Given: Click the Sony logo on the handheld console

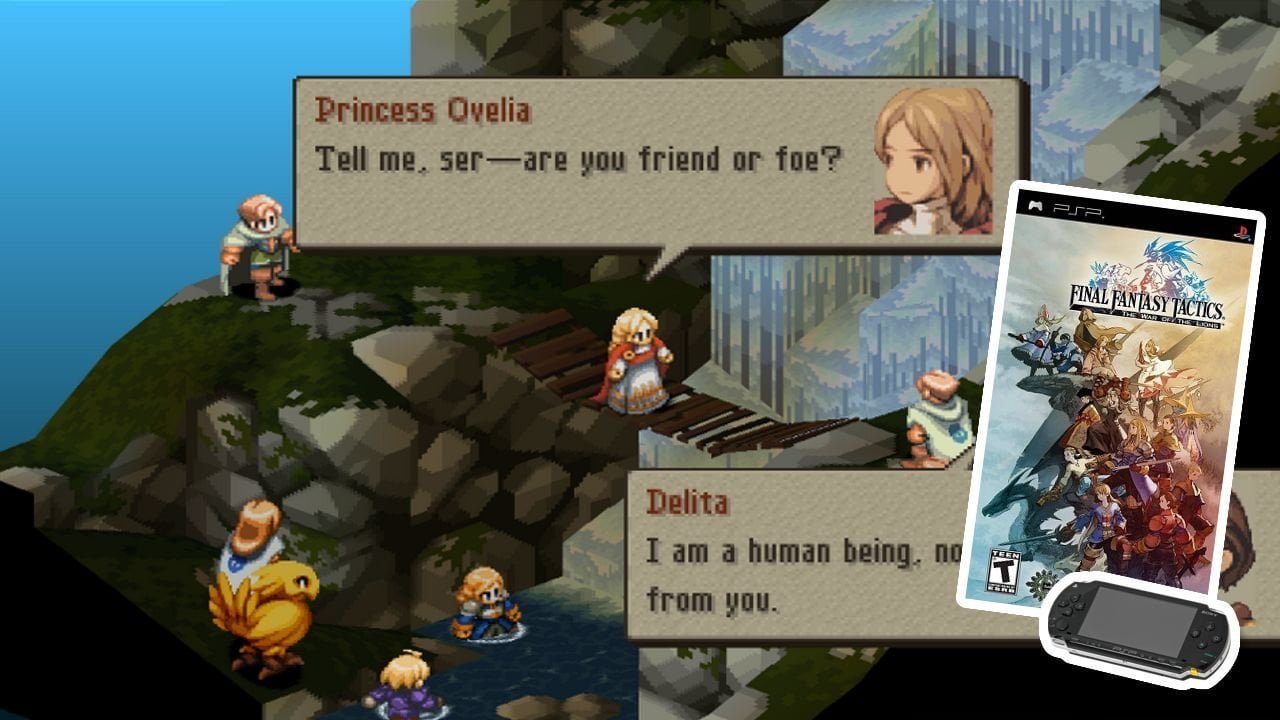Looking at the screenshot, I should (1207, 612).
